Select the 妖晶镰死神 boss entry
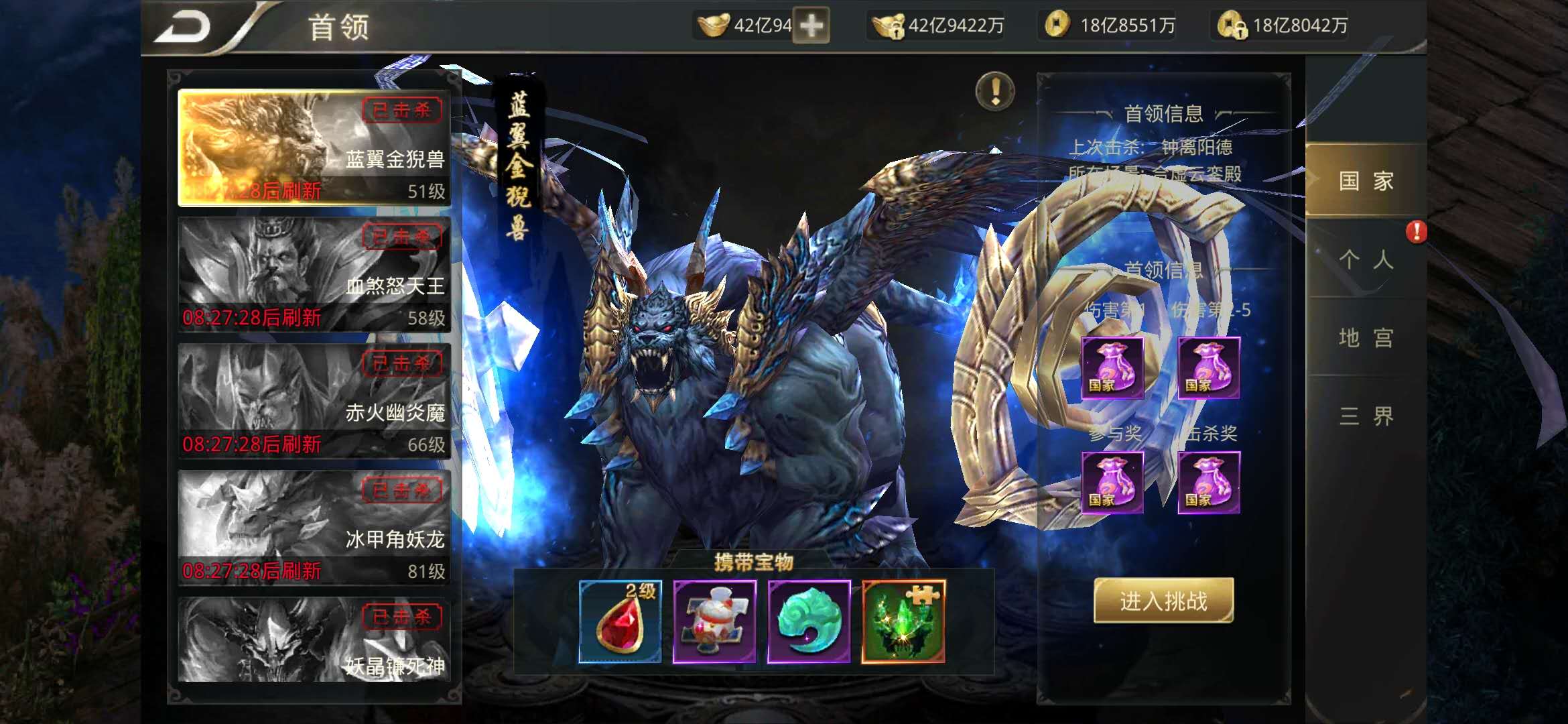The image size is (1568, 724). pos(314,640)
